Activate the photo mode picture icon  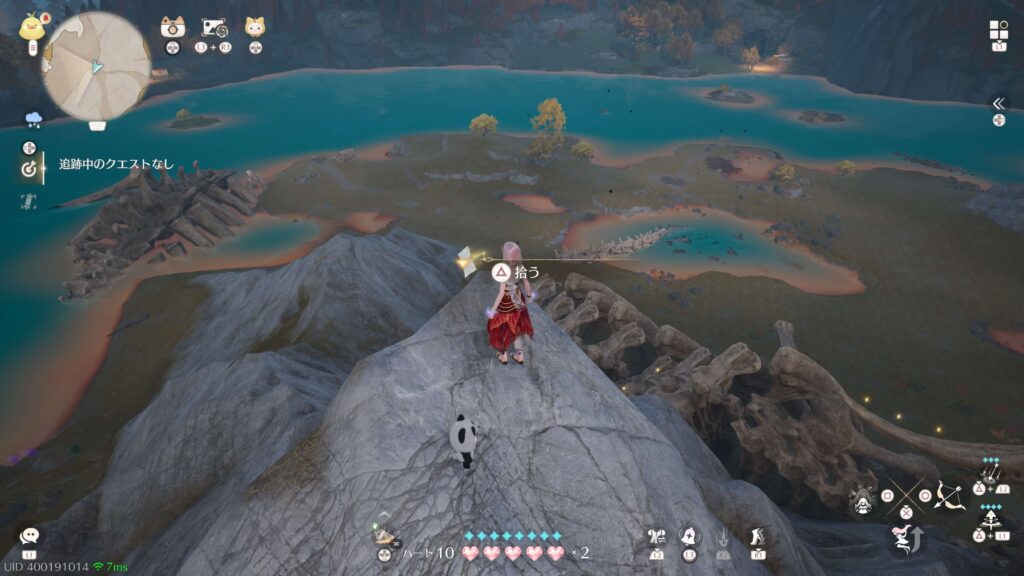[215, 28]
